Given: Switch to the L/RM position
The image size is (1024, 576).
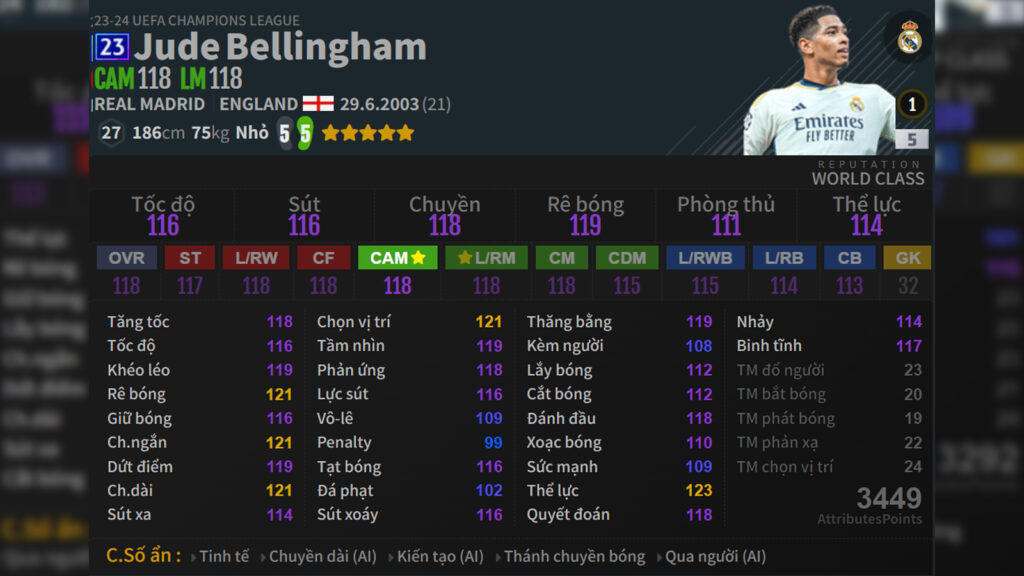Looking at the screenshot, I should coord(486,258).
